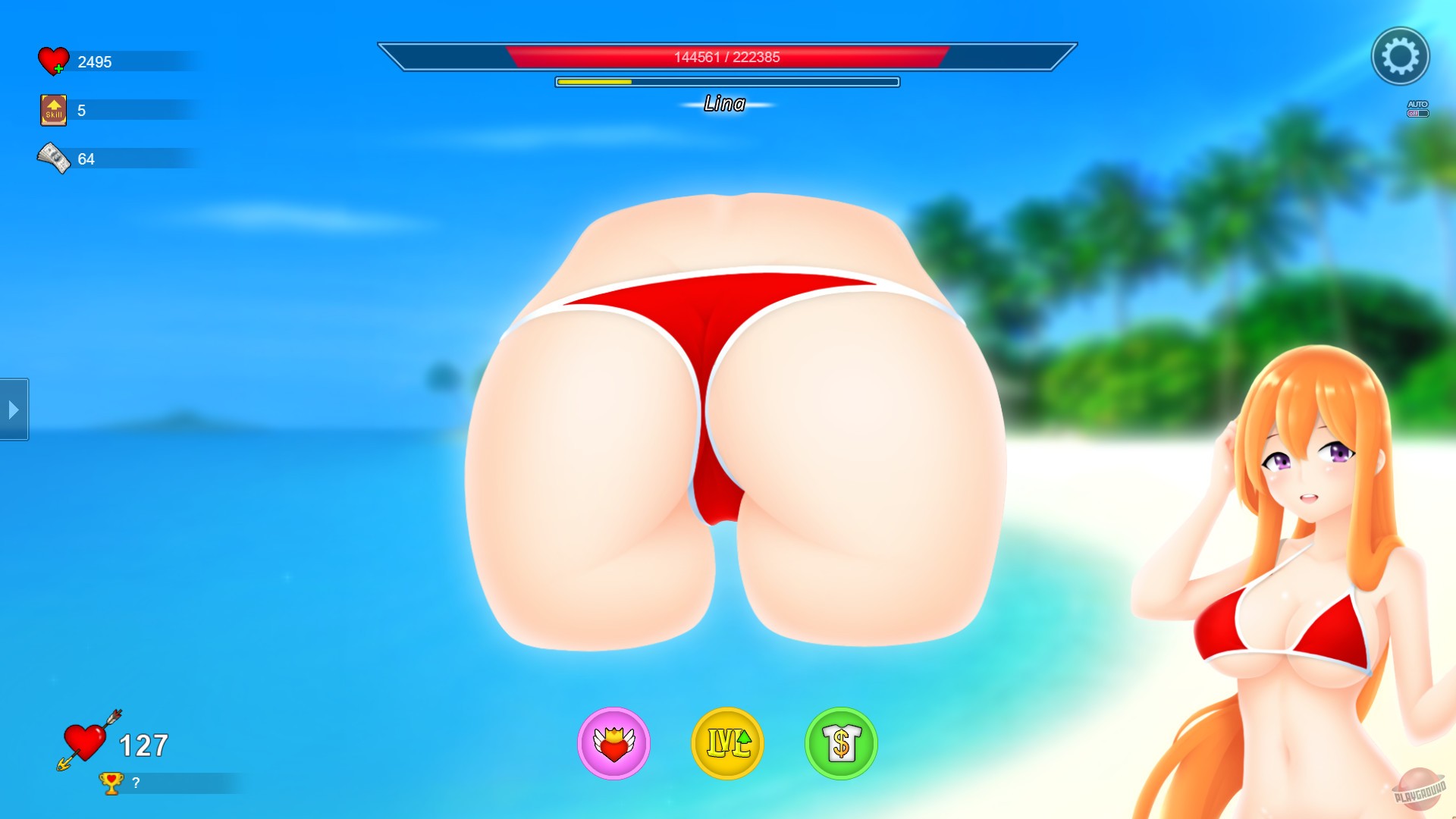Click the gold LVL up coin button
This screenshot has height=819, width=1456.
coord(726,745)
